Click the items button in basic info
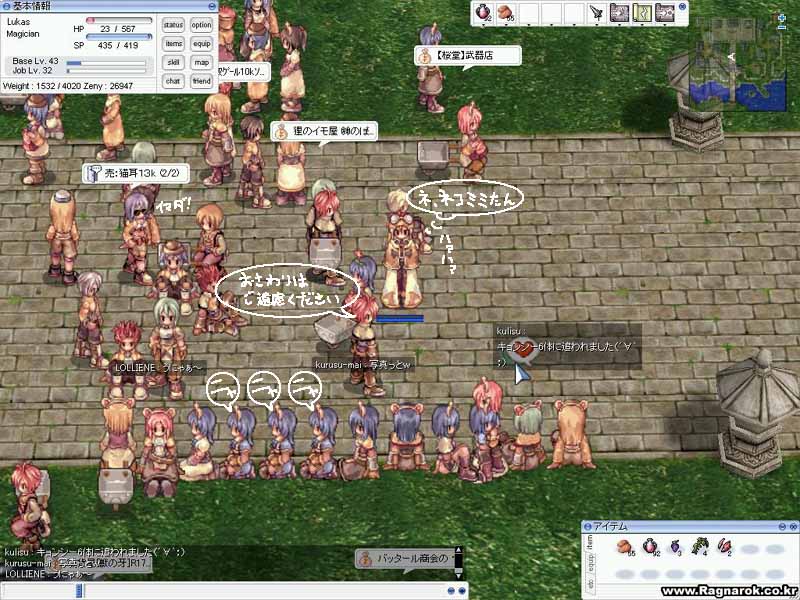The height and width of the screenshot is (600, 800). [174, 44]
